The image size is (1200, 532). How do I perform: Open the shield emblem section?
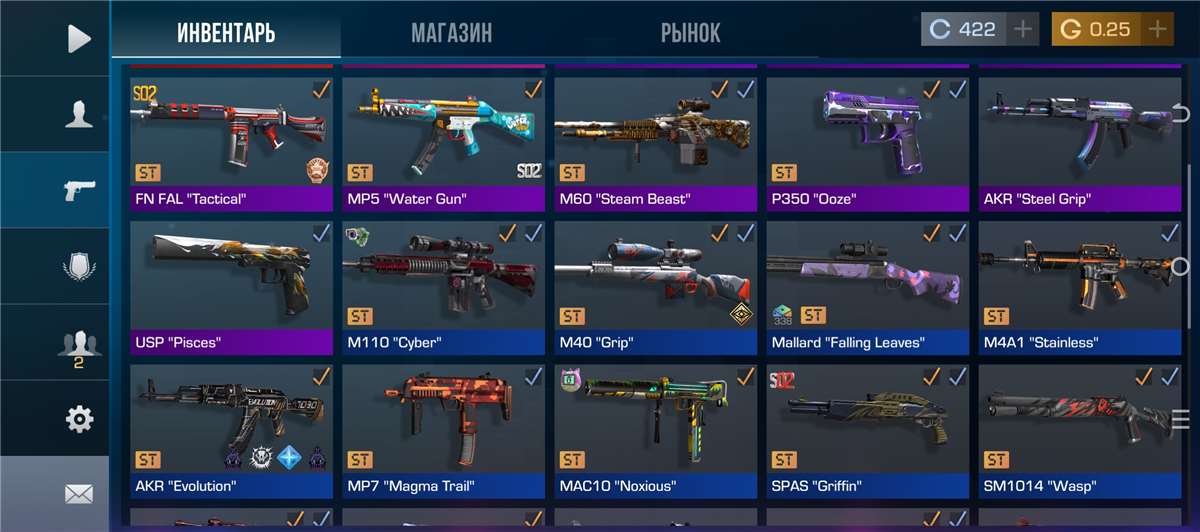pyautogui.click(x=78, y=267)
